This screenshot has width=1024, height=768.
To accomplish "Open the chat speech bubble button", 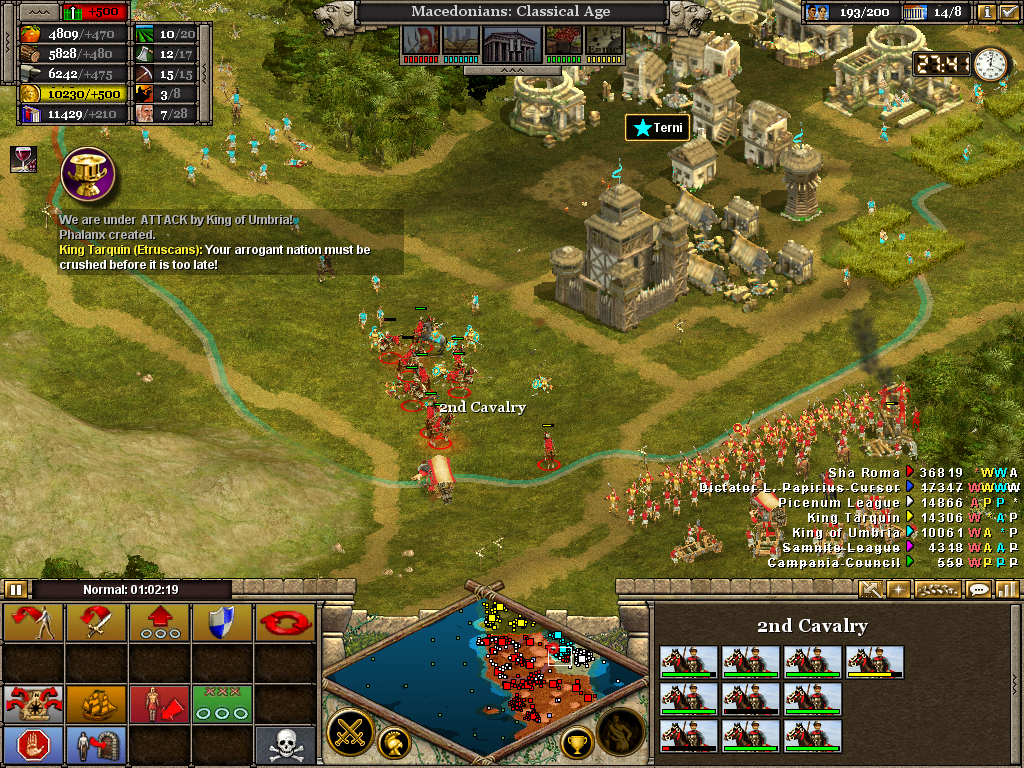I will 979,589.
